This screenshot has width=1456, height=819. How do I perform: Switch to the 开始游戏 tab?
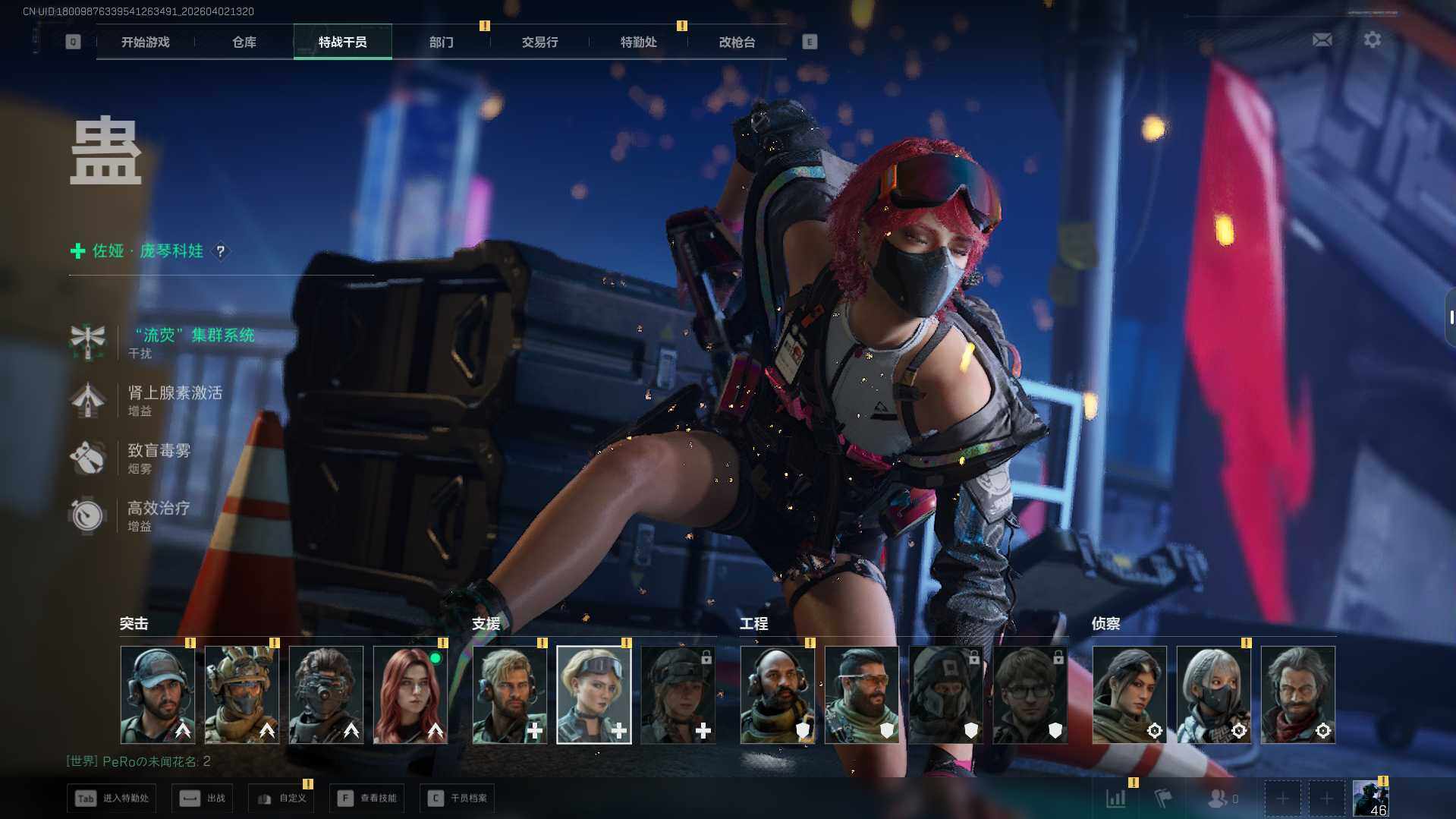click(x=145, y=43)
